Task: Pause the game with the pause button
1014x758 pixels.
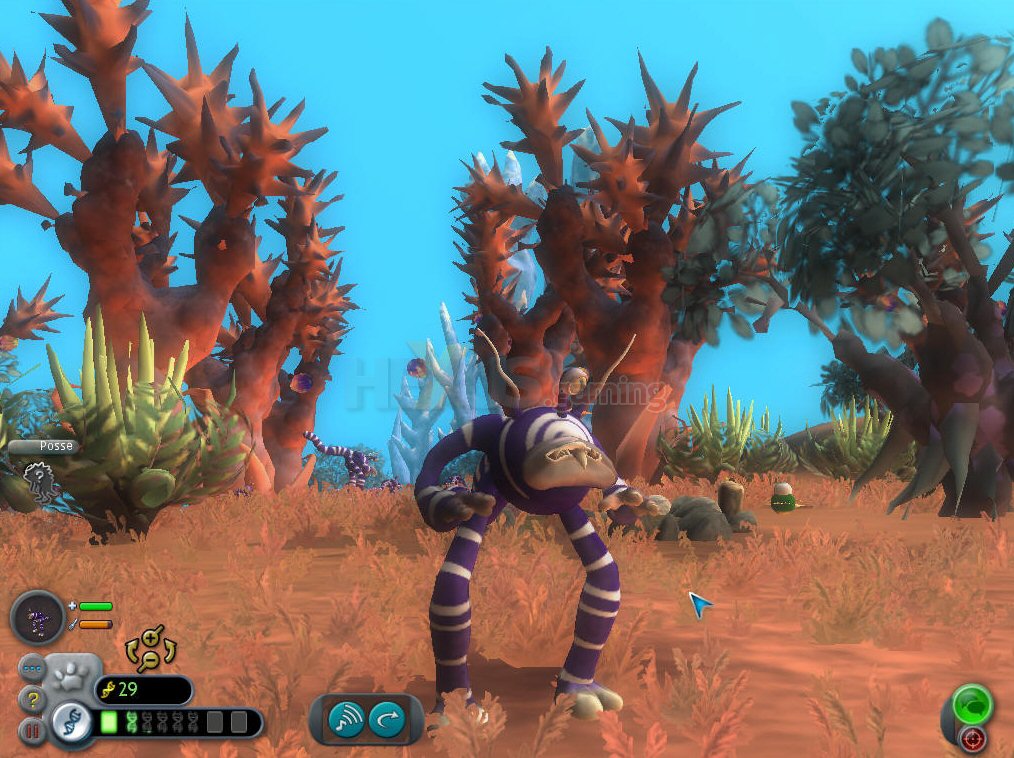Action: pyautogui.click(x=32, y=731)
